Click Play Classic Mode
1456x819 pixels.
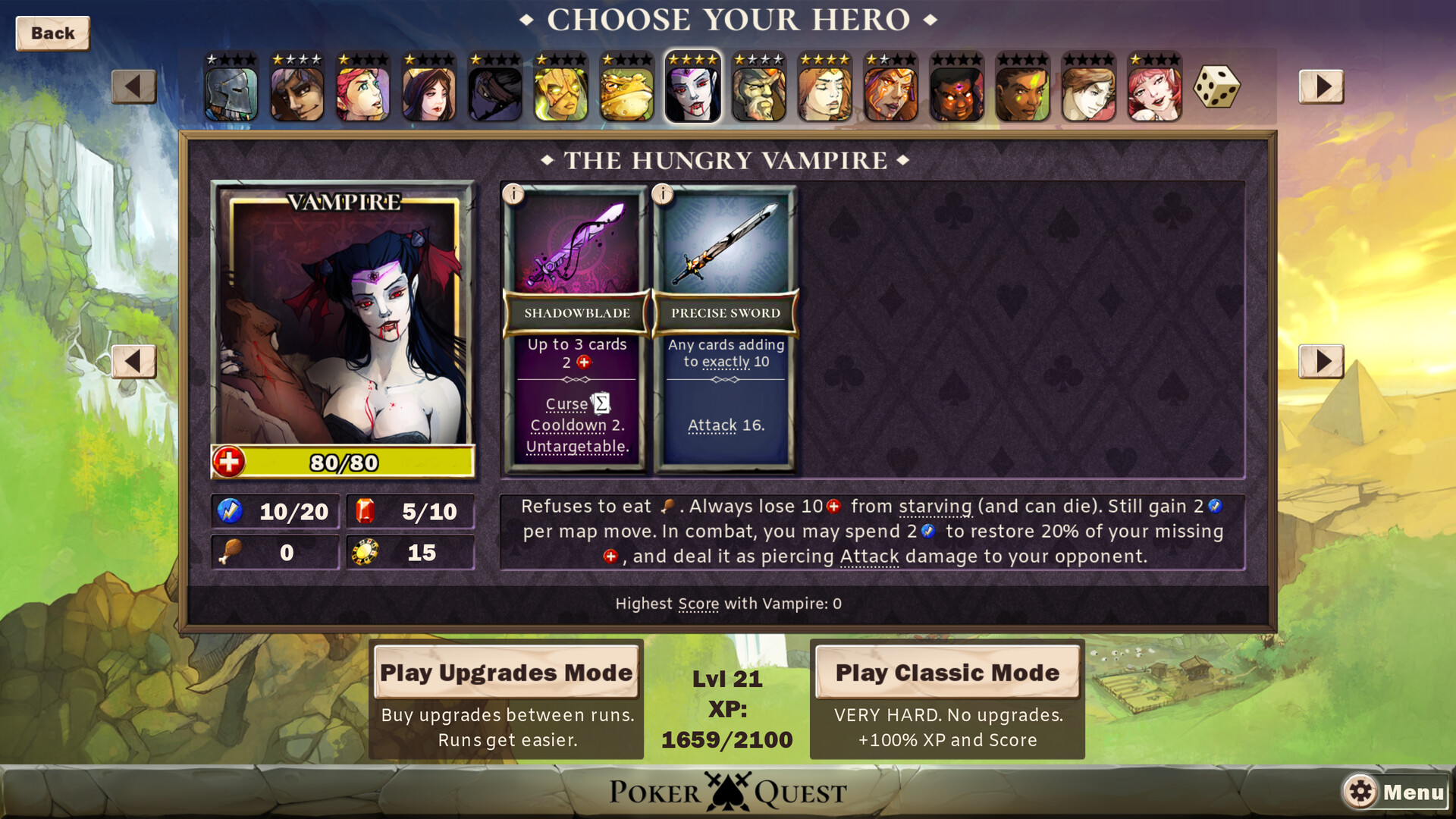[x=946, y=672]
